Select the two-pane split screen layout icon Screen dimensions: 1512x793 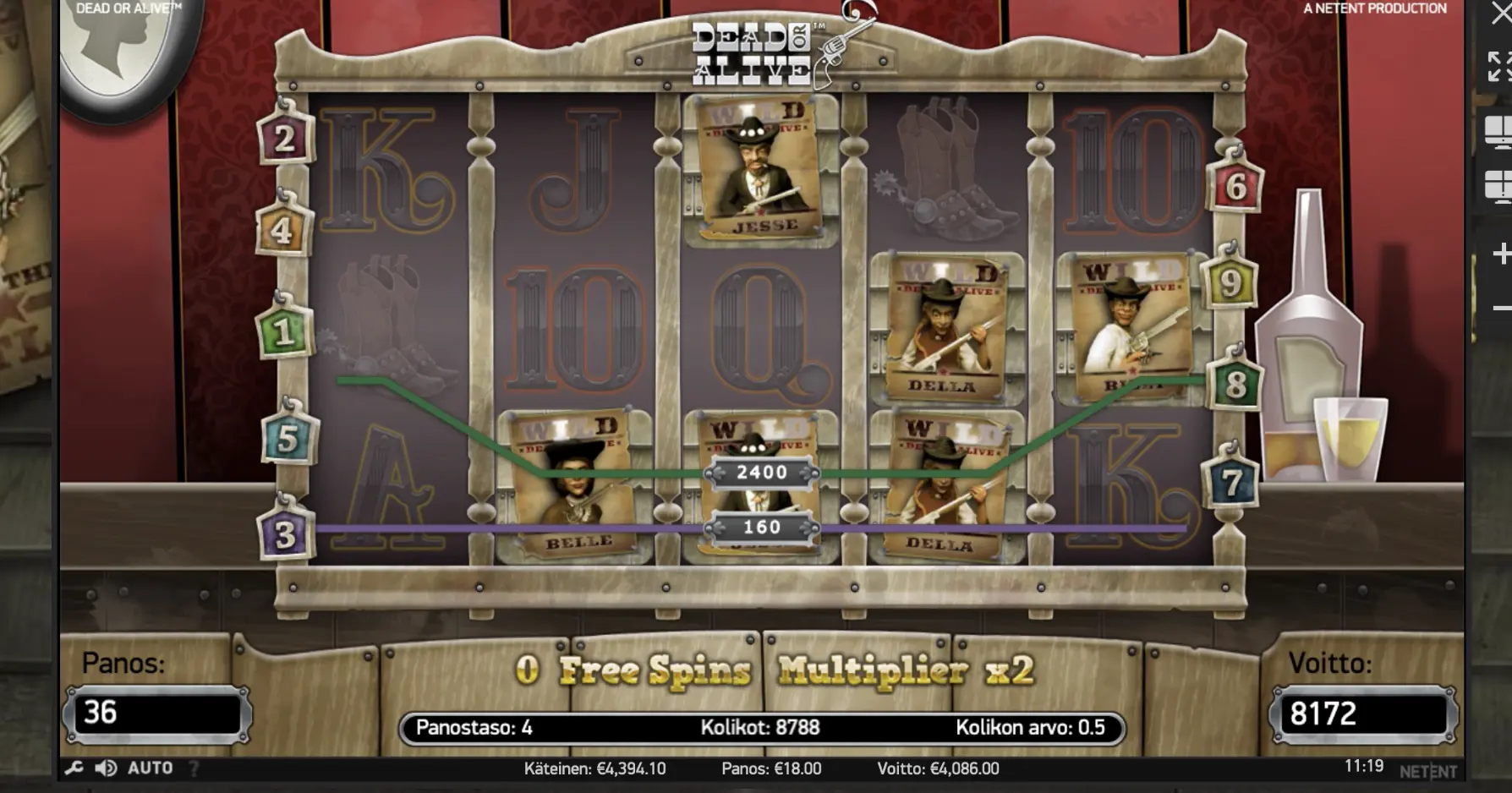[x=1499, y=132]
